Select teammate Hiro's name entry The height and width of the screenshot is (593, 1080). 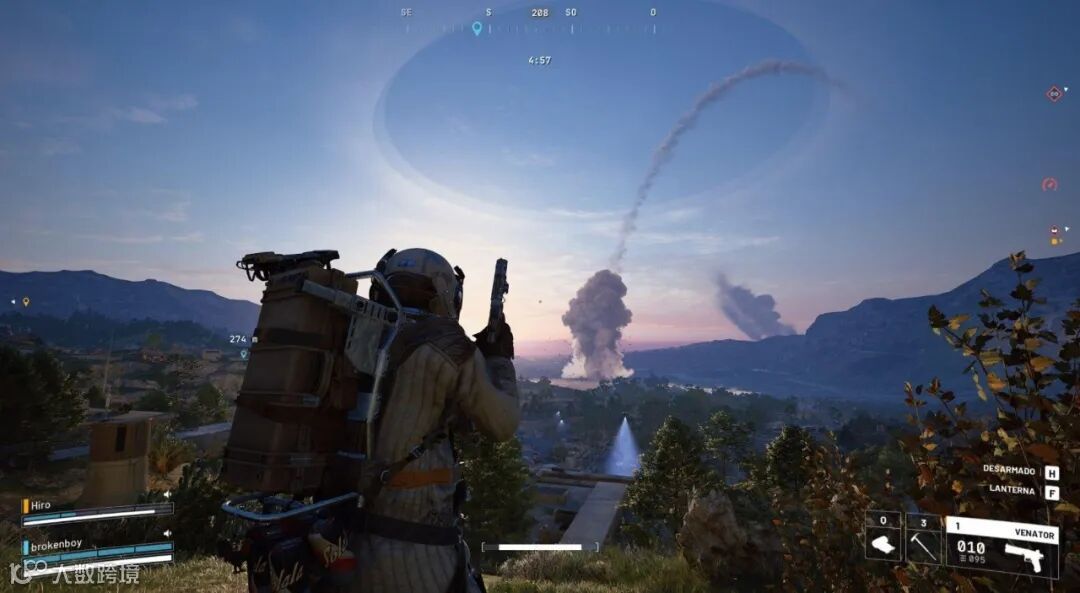(x=42, y=506)
